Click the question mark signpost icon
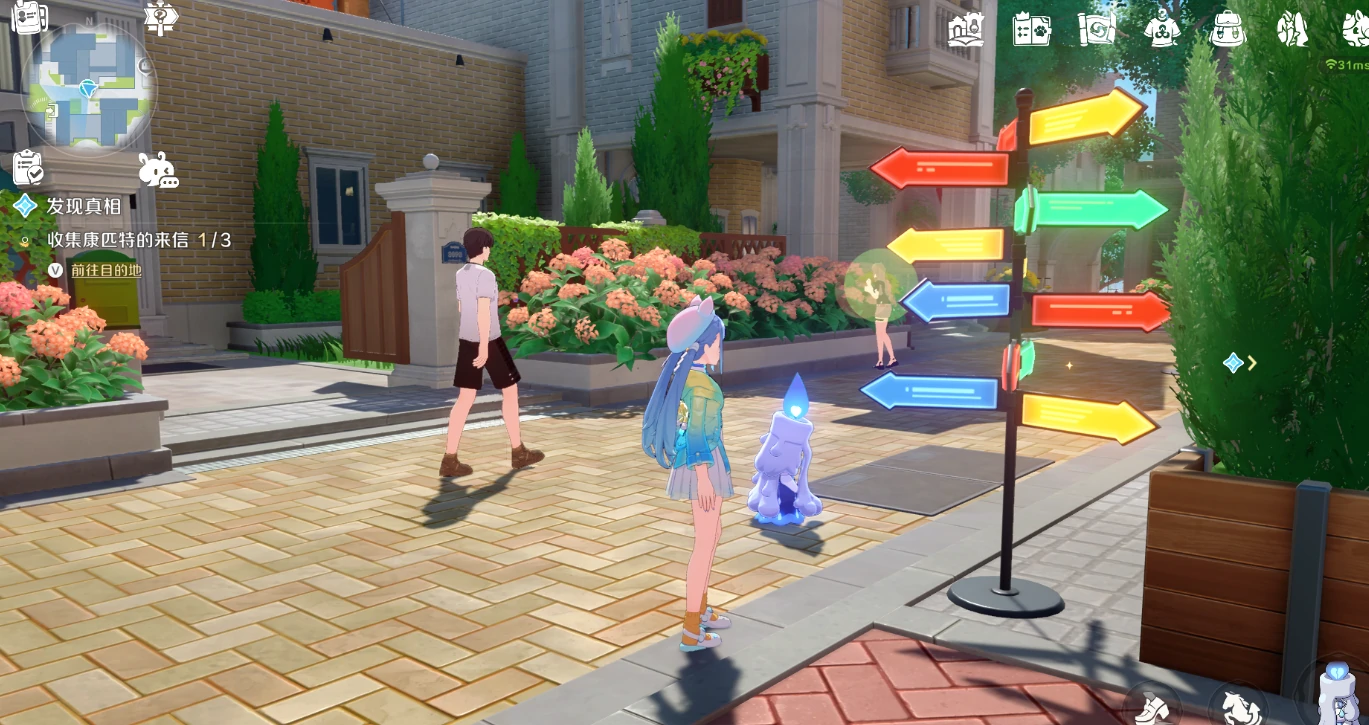The image size is (1369, 725). [x=160, y=16]
